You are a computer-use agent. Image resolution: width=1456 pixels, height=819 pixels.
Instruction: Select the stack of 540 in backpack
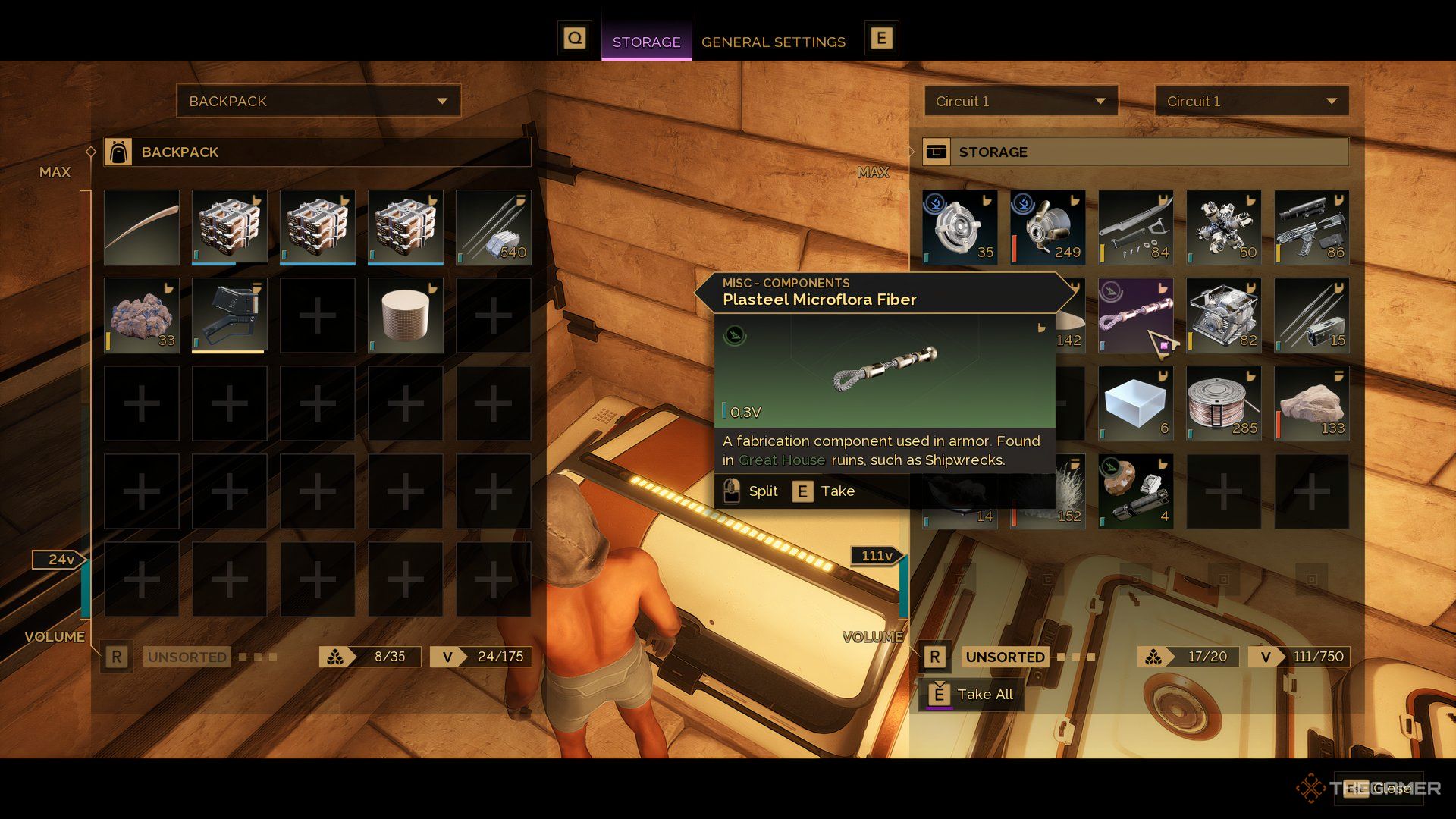tap(493, 227)
